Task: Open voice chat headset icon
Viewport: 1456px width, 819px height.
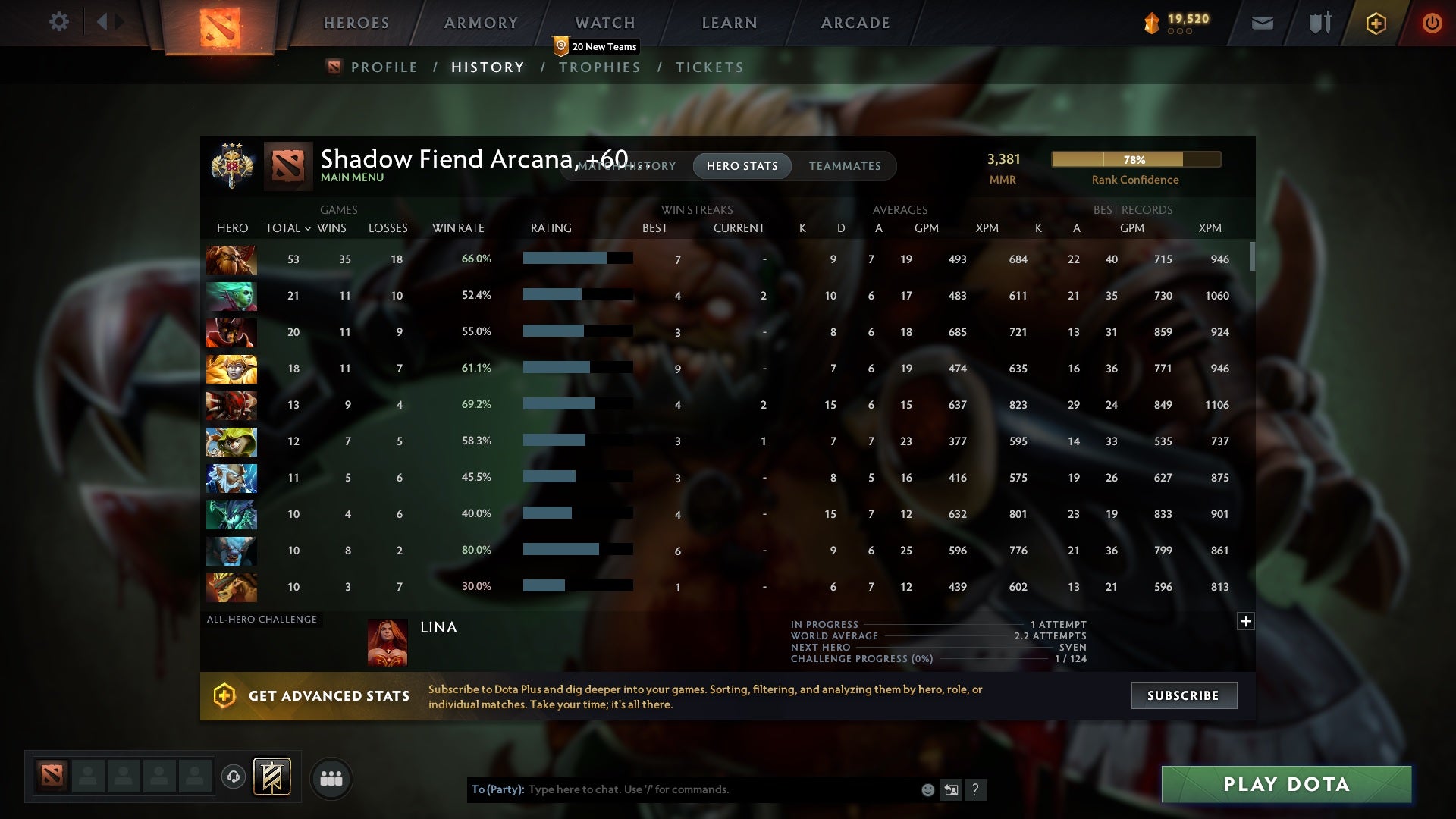Action: click(233, 777)
